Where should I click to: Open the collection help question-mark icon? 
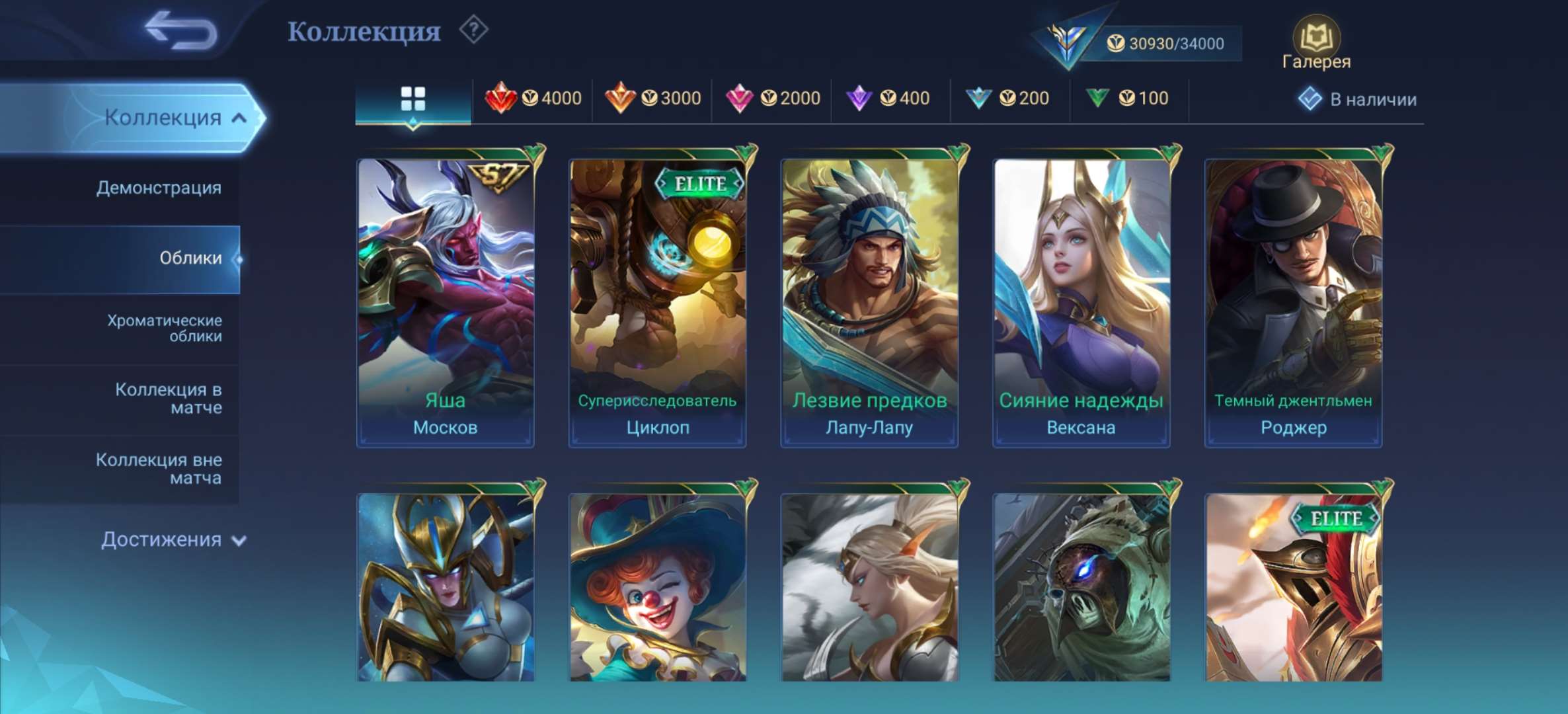(x=473, y=30)
